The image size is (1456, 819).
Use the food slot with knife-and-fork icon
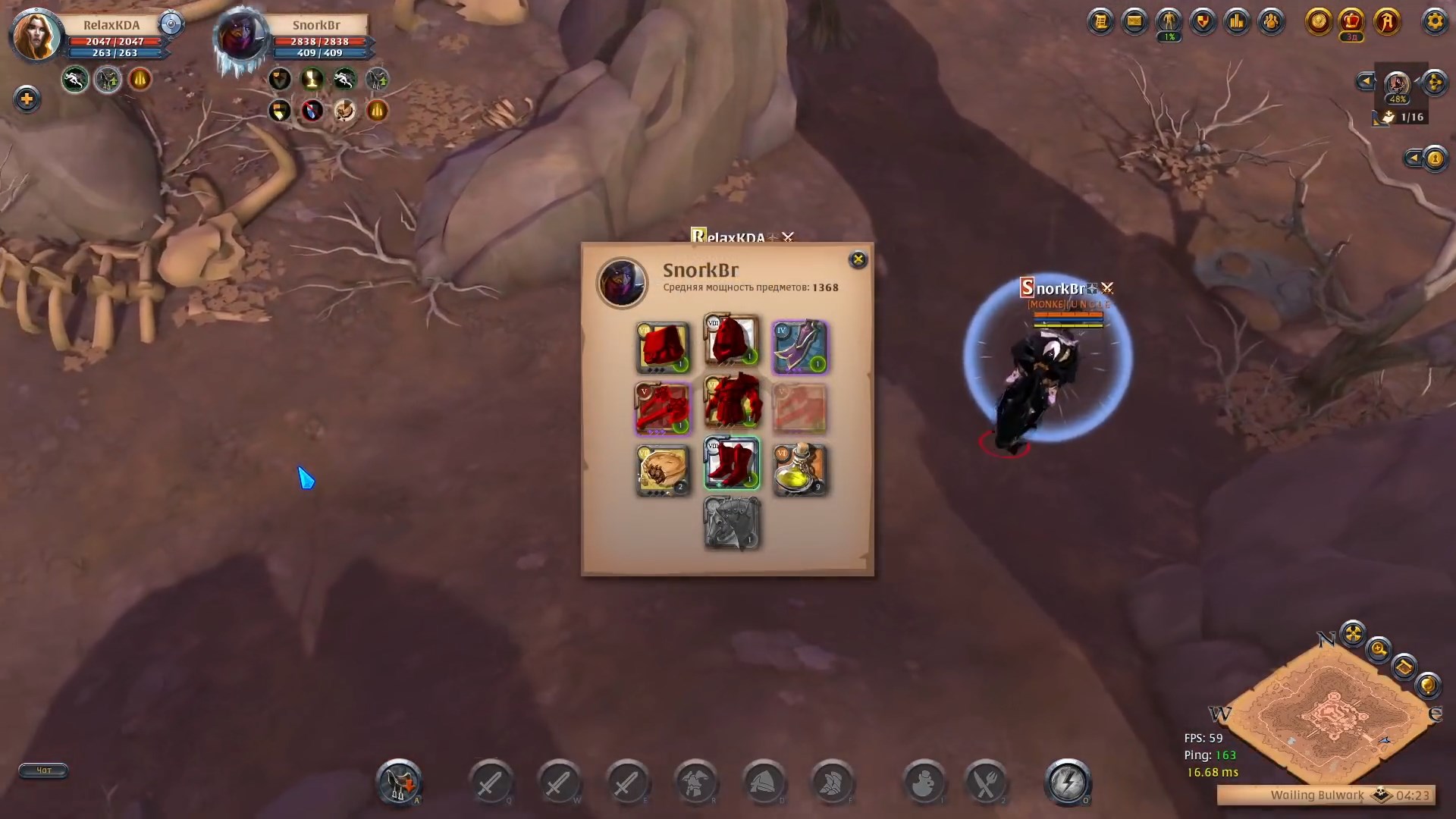tap(986, 783)
